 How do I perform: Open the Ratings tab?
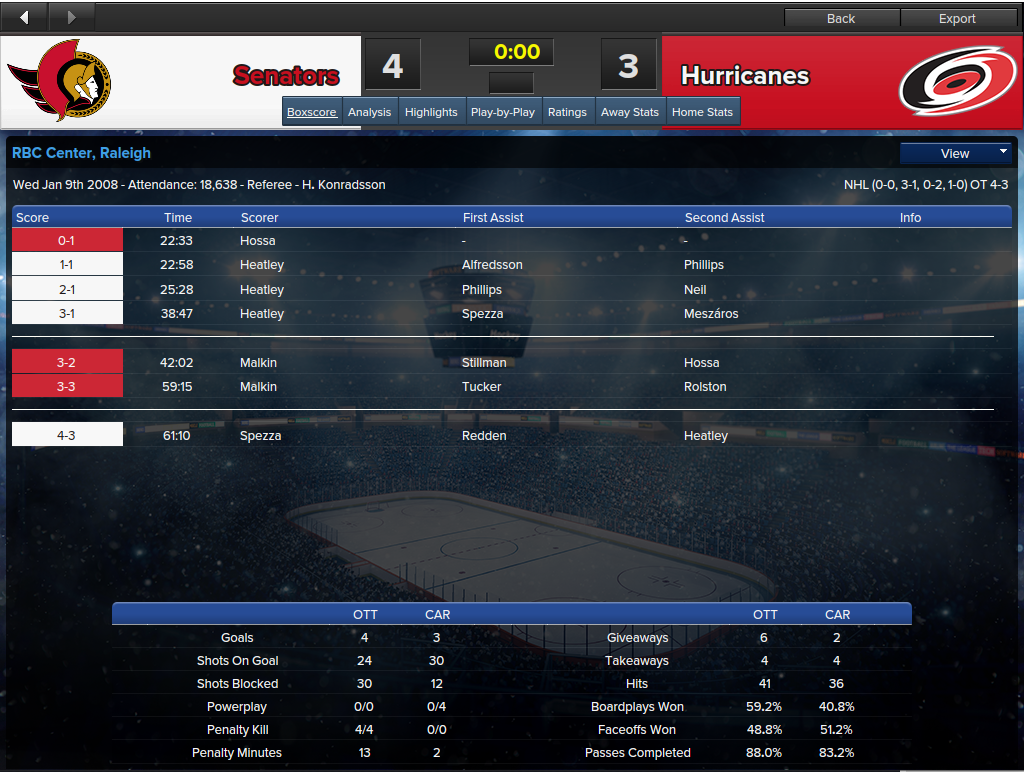[x=567, y=112]
